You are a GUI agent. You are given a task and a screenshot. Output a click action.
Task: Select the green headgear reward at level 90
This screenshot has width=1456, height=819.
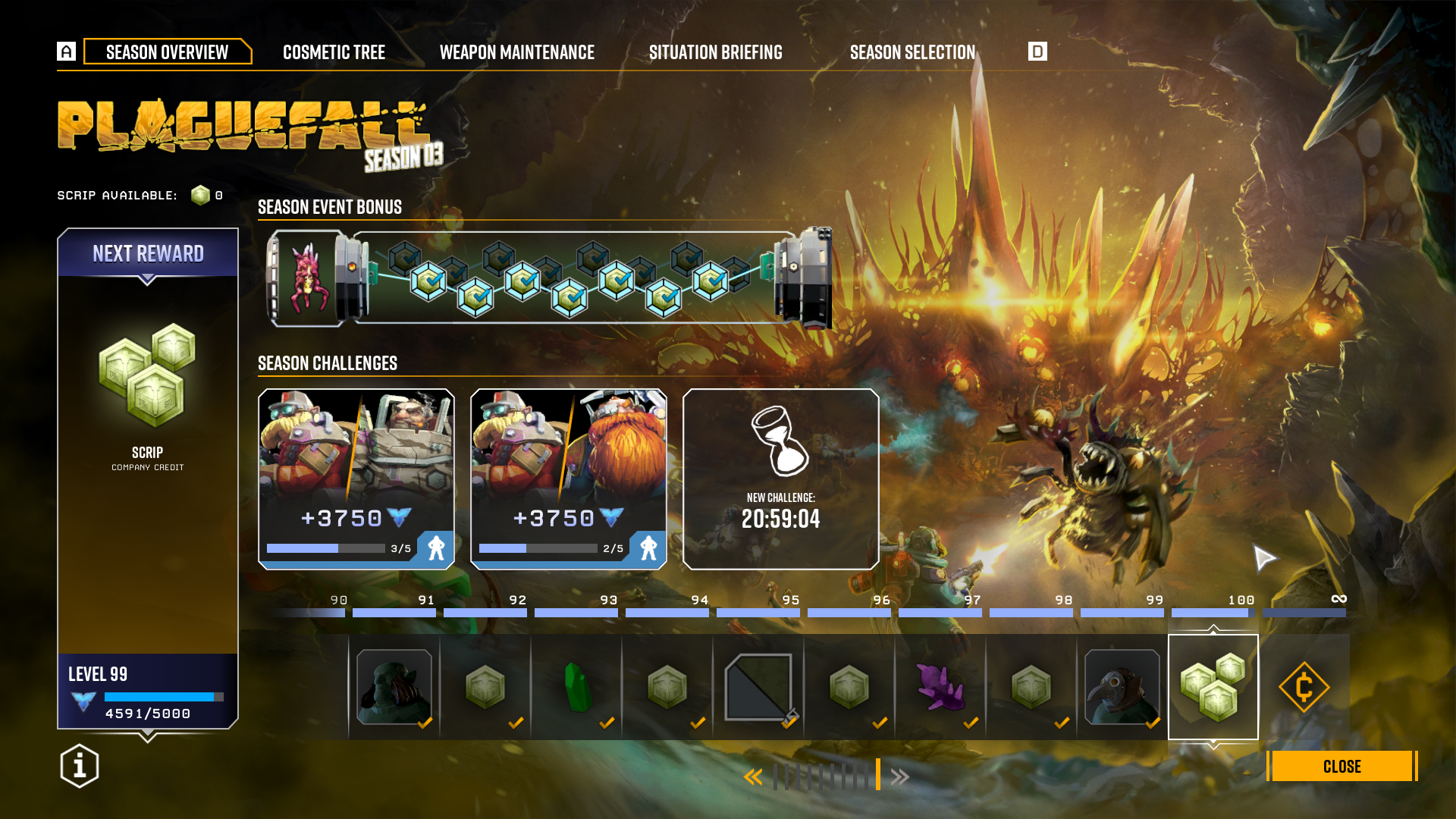[x=394, y=687]
